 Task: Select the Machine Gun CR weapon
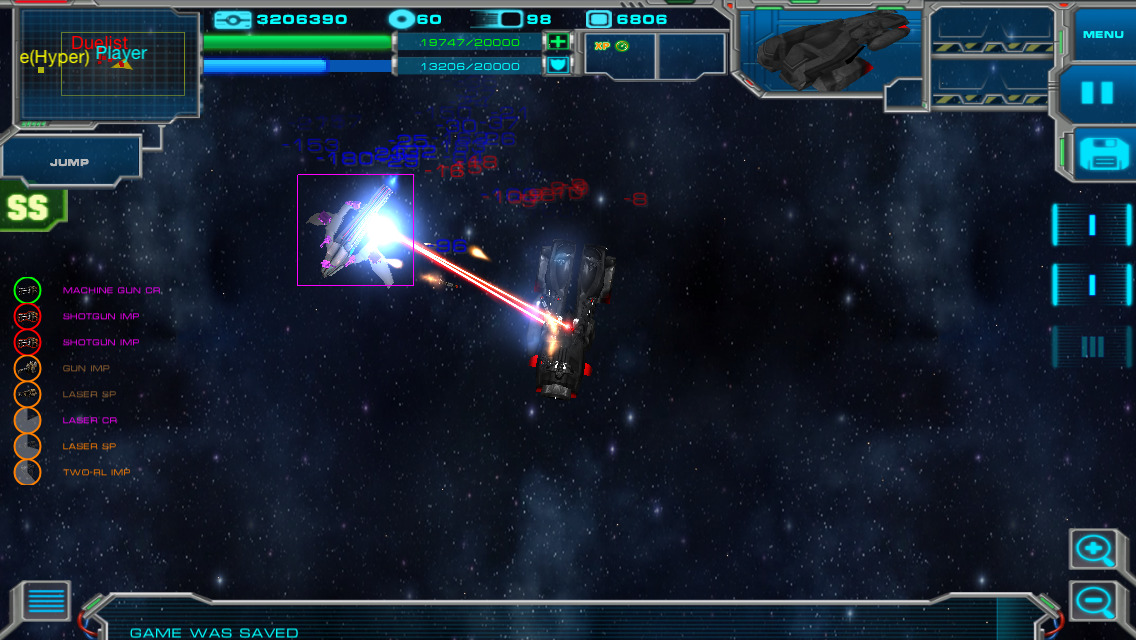click(x=28, y=290)
